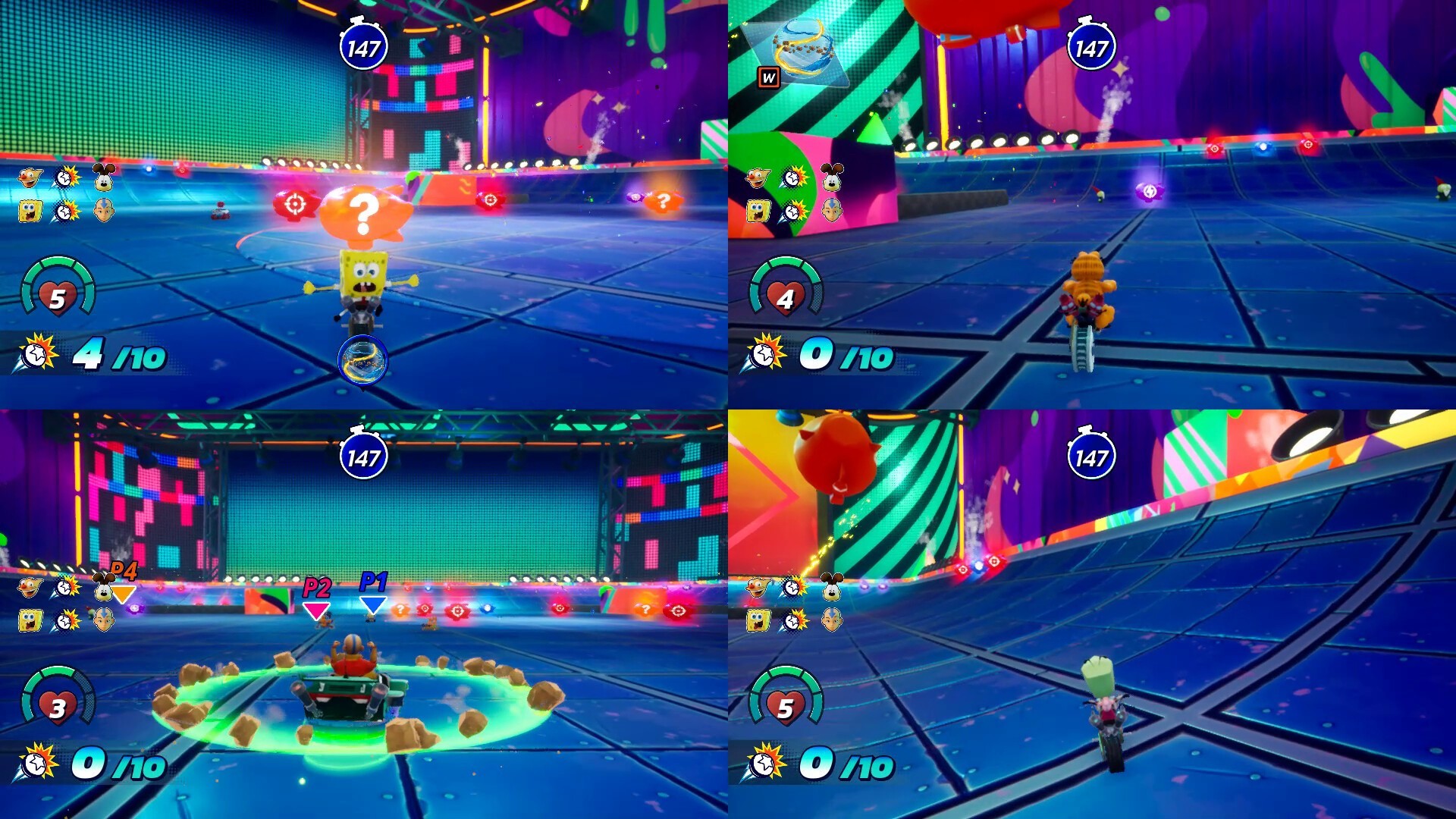Click the 147 timer in the bottom-left screen

tap(362, 457)
